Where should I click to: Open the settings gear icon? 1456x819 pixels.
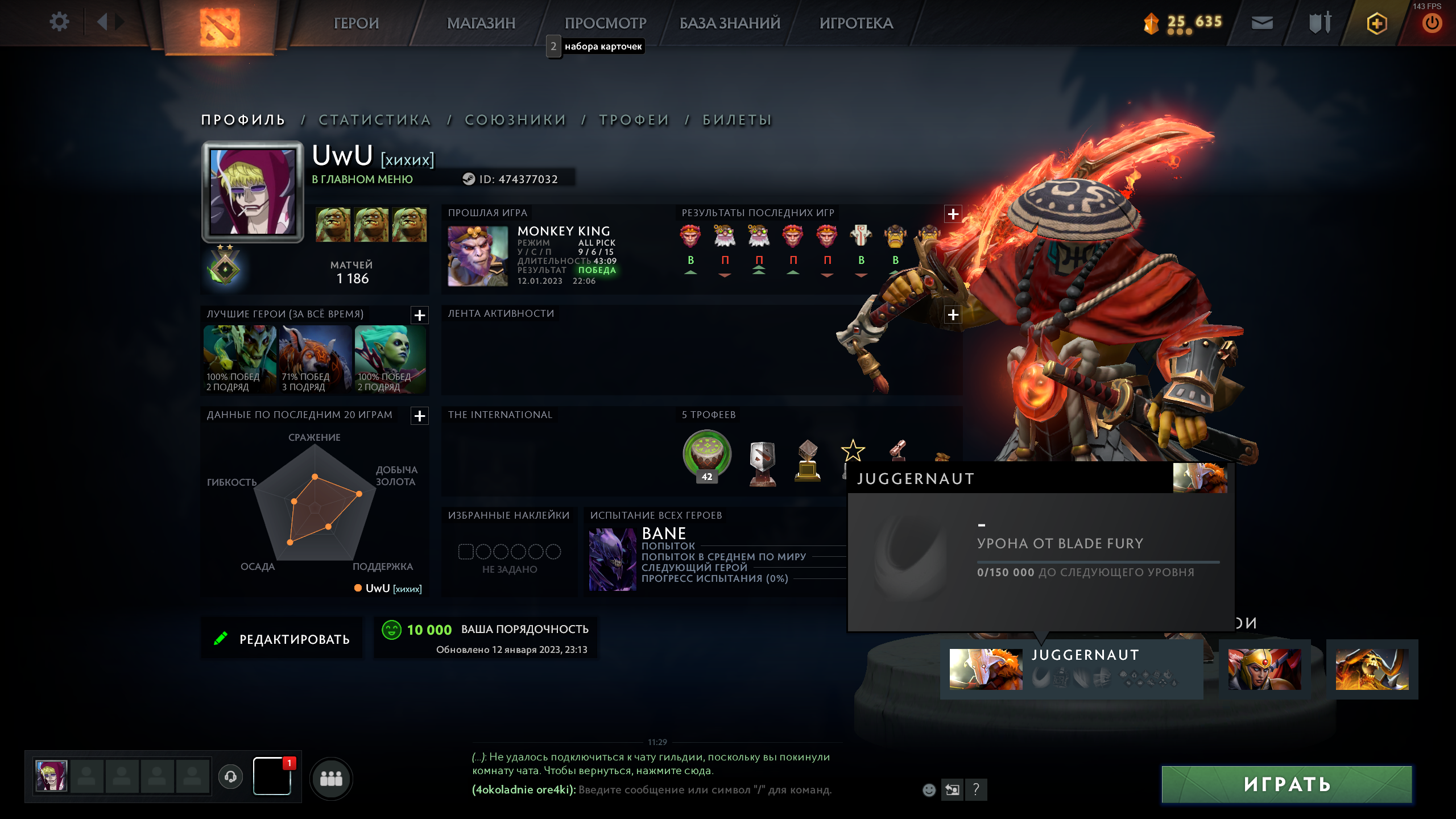coord(59,23)
